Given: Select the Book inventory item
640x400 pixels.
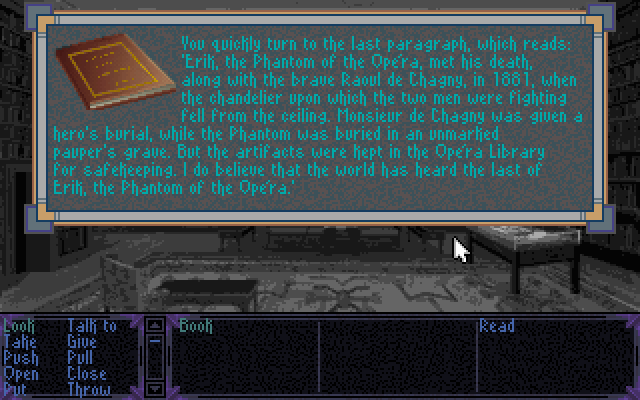Looking at the screenshot, I should pos(196,326).
